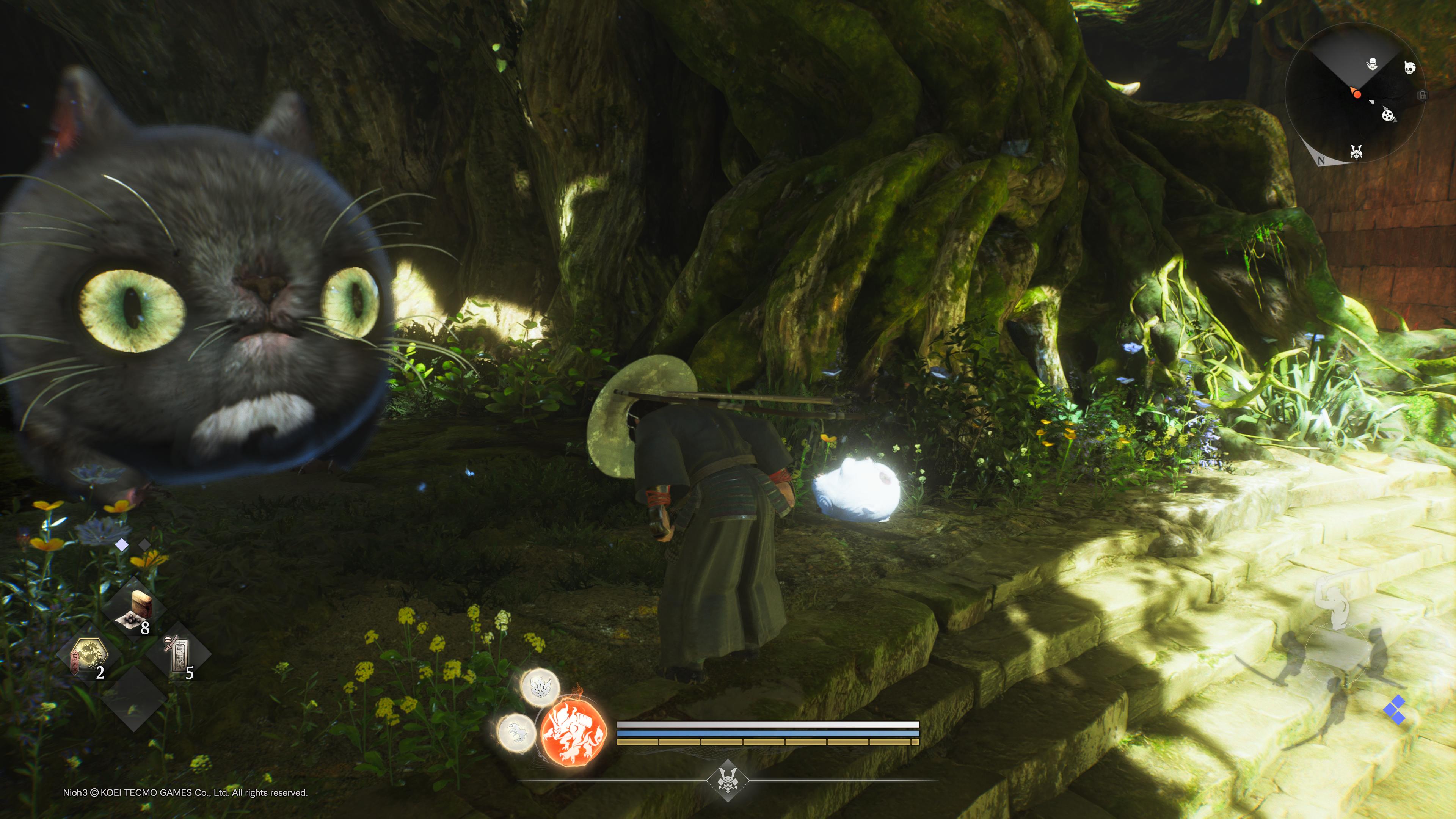Select the skull marker on the minimap
The image size is (1456, 819).
1410,68
